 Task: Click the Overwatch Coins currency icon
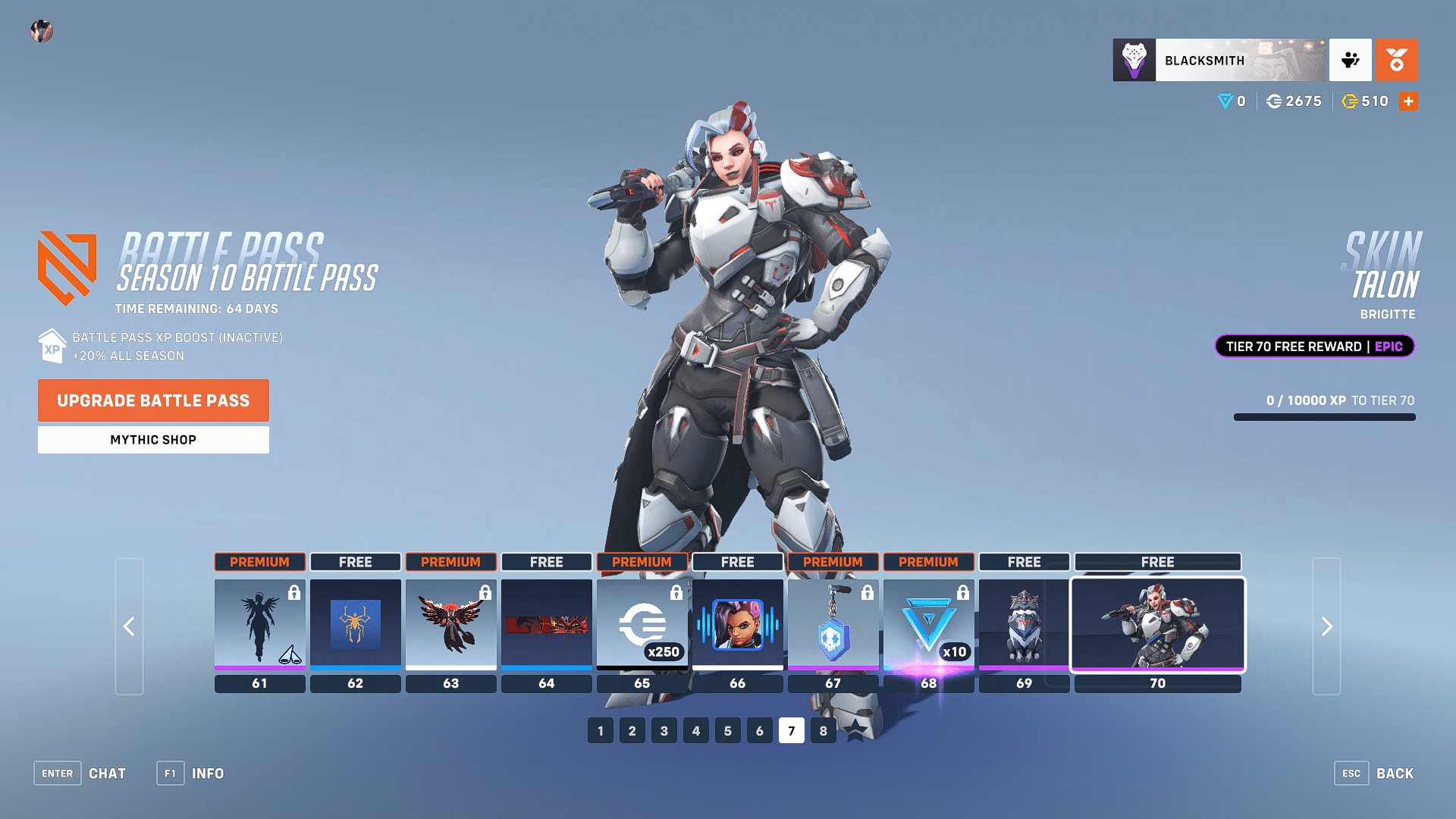click(1276, 101)
